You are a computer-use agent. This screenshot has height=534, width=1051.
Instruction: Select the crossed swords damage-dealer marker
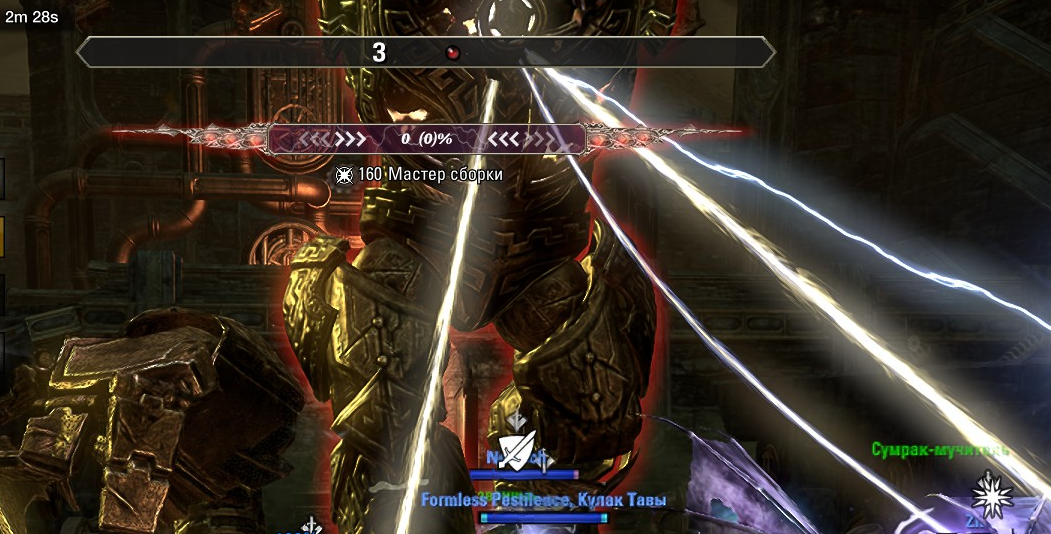[x=517, y=451]
